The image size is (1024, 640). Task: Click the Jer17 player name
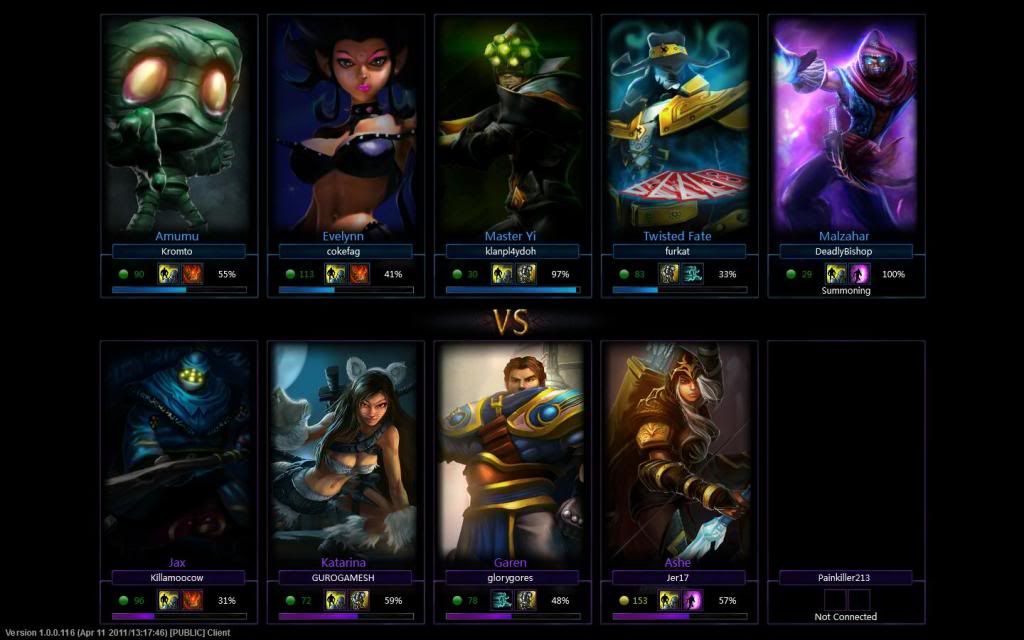678,577
